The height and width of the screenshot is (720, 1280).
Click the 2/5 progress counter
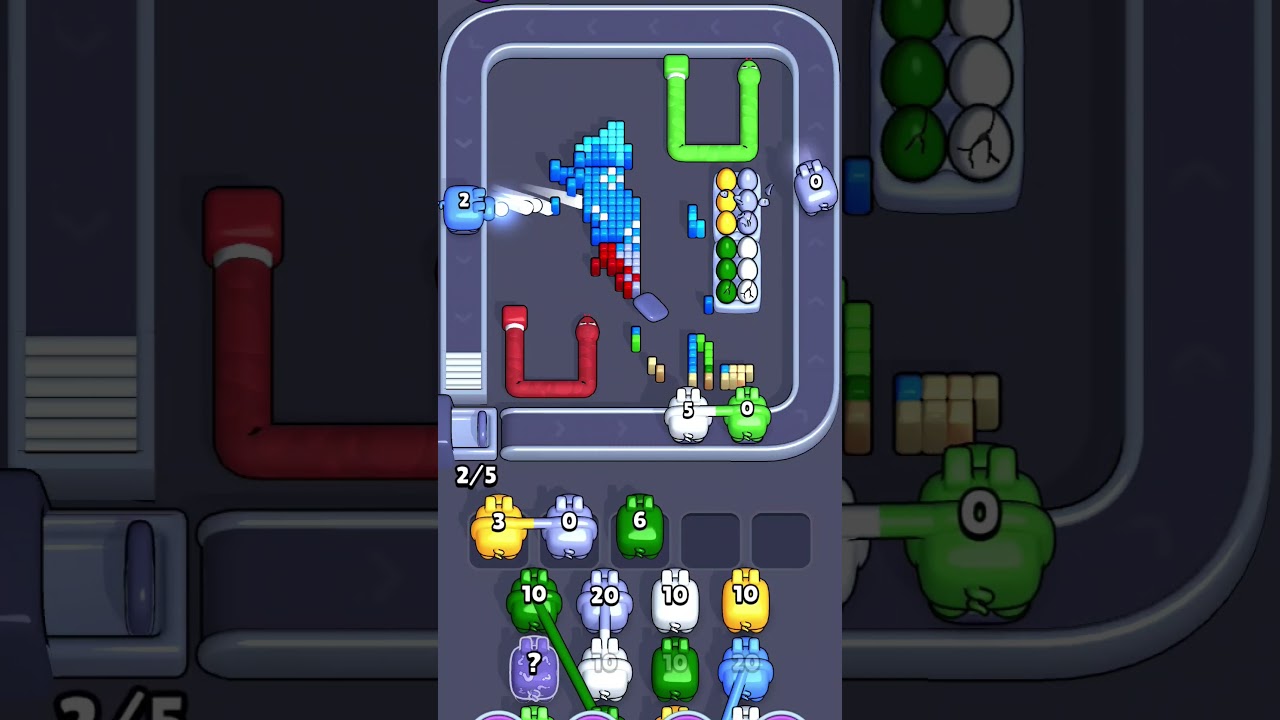click(x=477, y=476)
